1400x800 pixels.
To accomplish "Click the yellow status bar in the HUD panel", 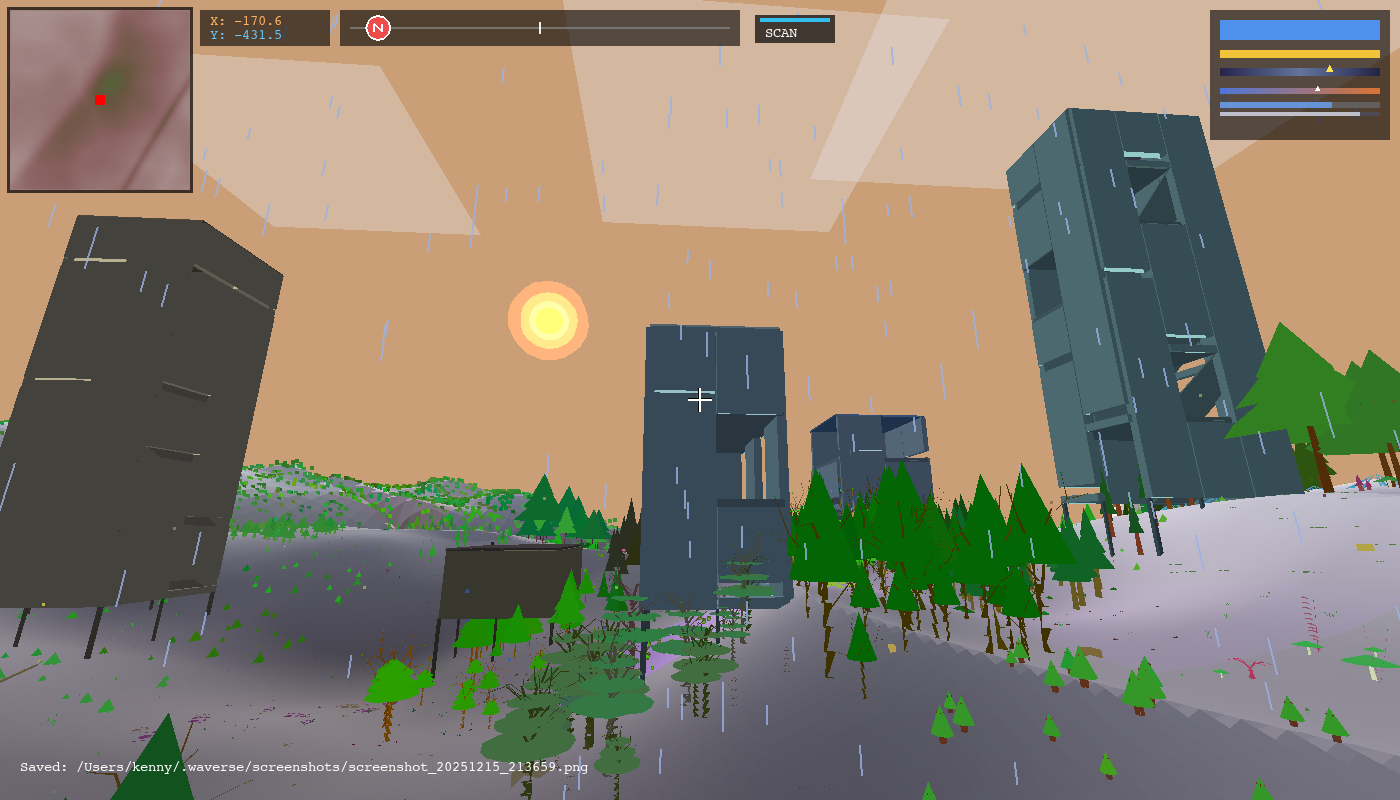I will pos(1298,53).
